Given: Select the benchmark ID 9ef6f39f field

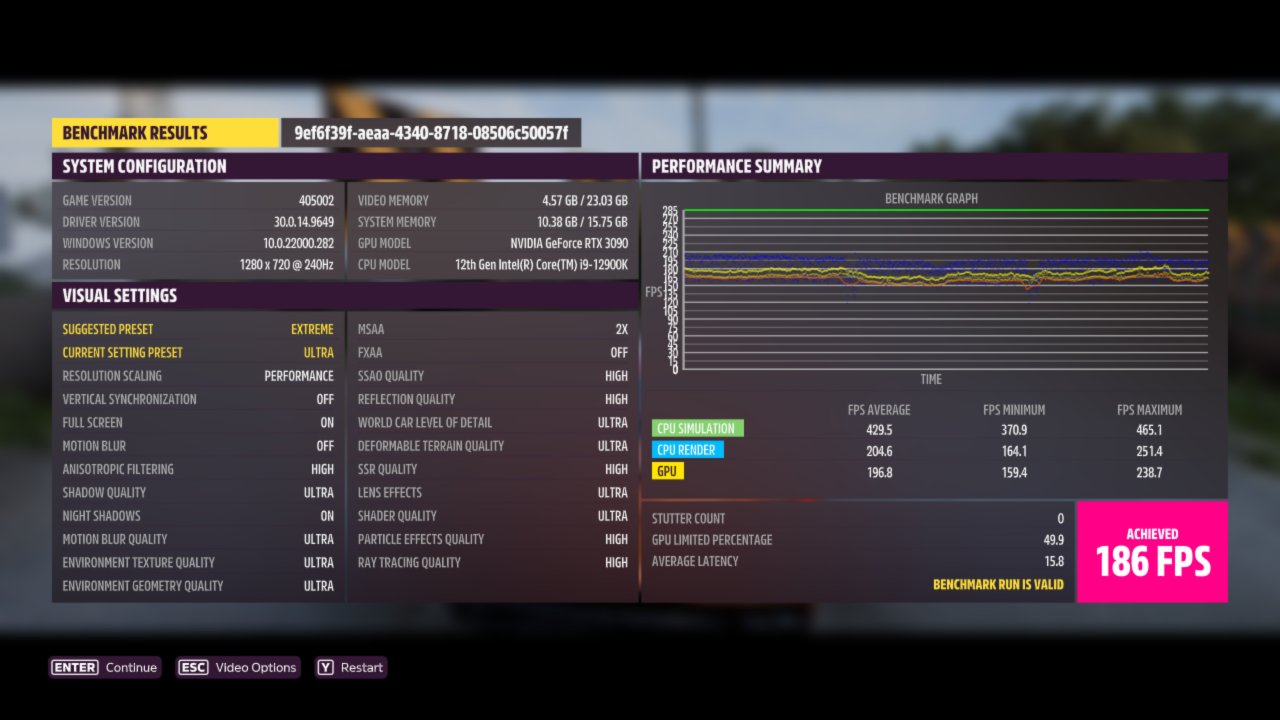Looking at the screenshot, I should 428,132.
